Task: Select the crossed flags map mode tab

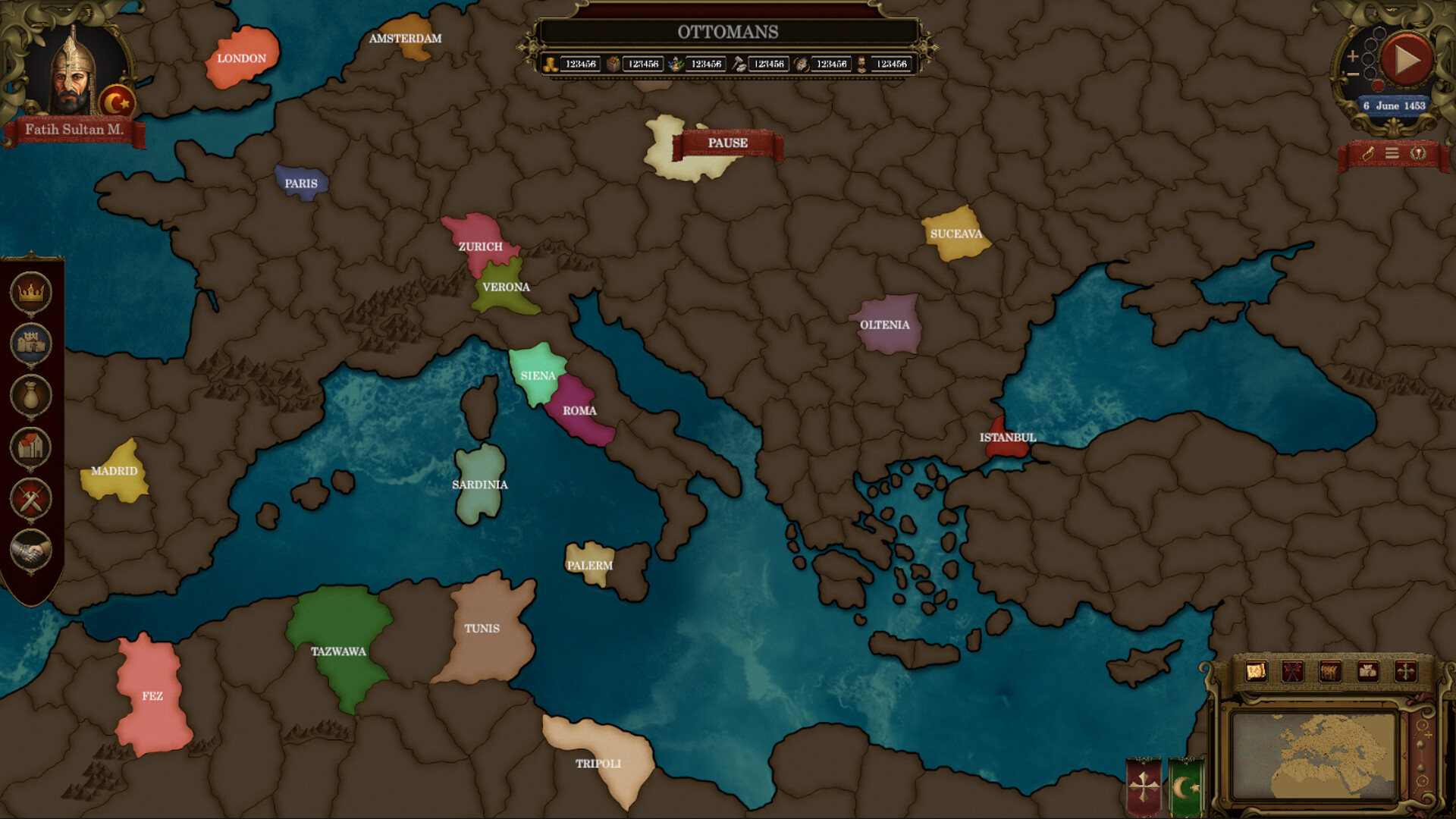Action: click(1293, 670)
